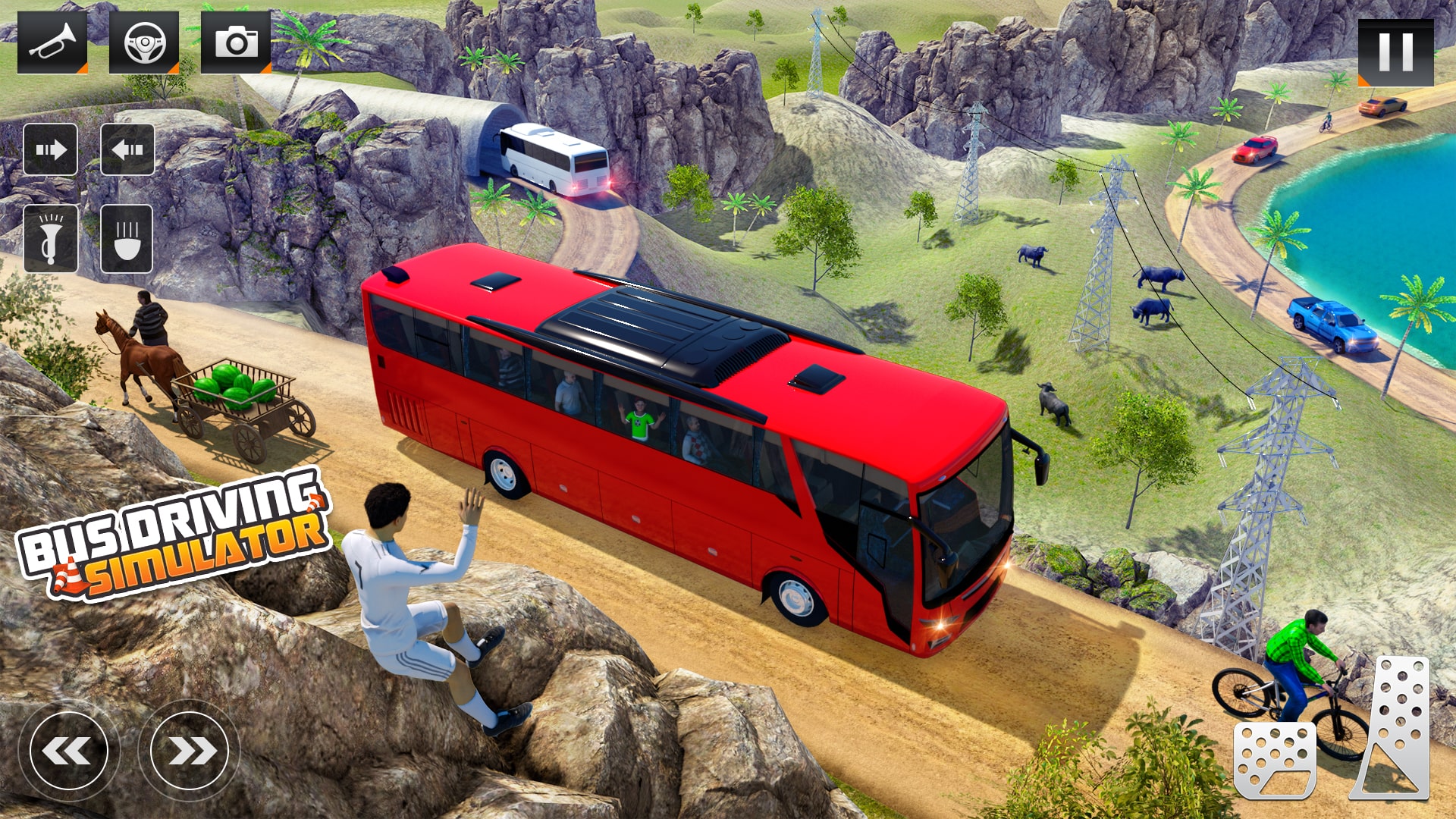The image size is (1456, 819).
Task: Enable the right blinker arrow icon
Action: [x=50, y=149]
